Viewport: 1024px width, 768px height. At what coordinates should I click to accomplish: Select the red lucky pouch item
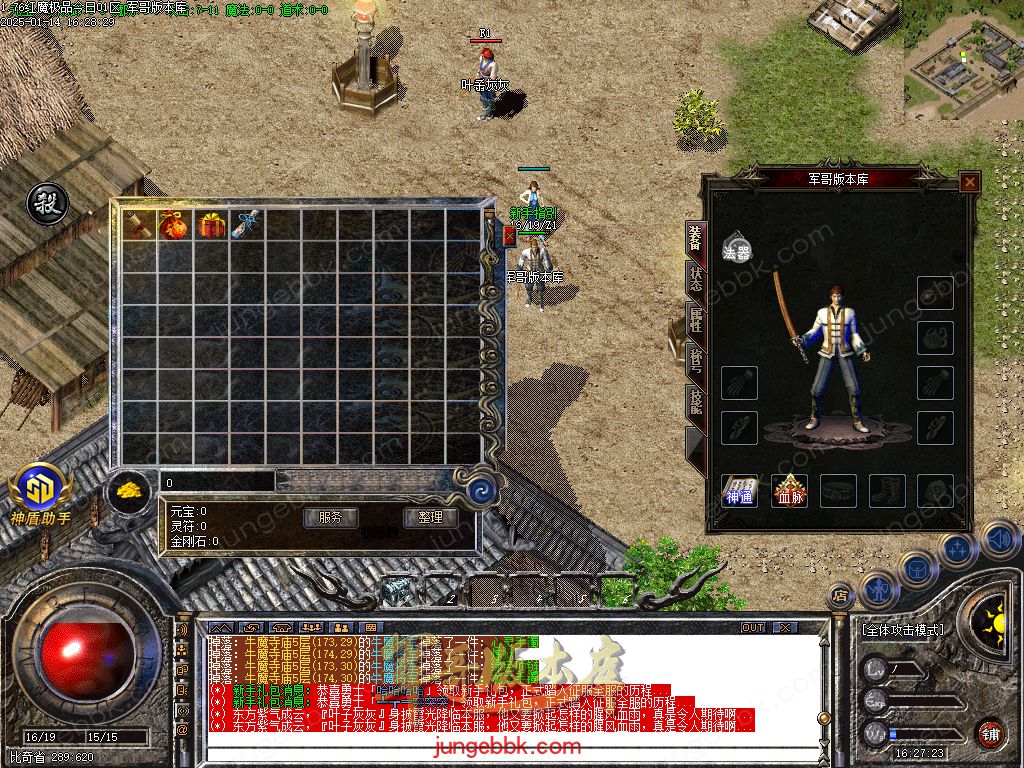pyautogui.click(x=175, y=225)
